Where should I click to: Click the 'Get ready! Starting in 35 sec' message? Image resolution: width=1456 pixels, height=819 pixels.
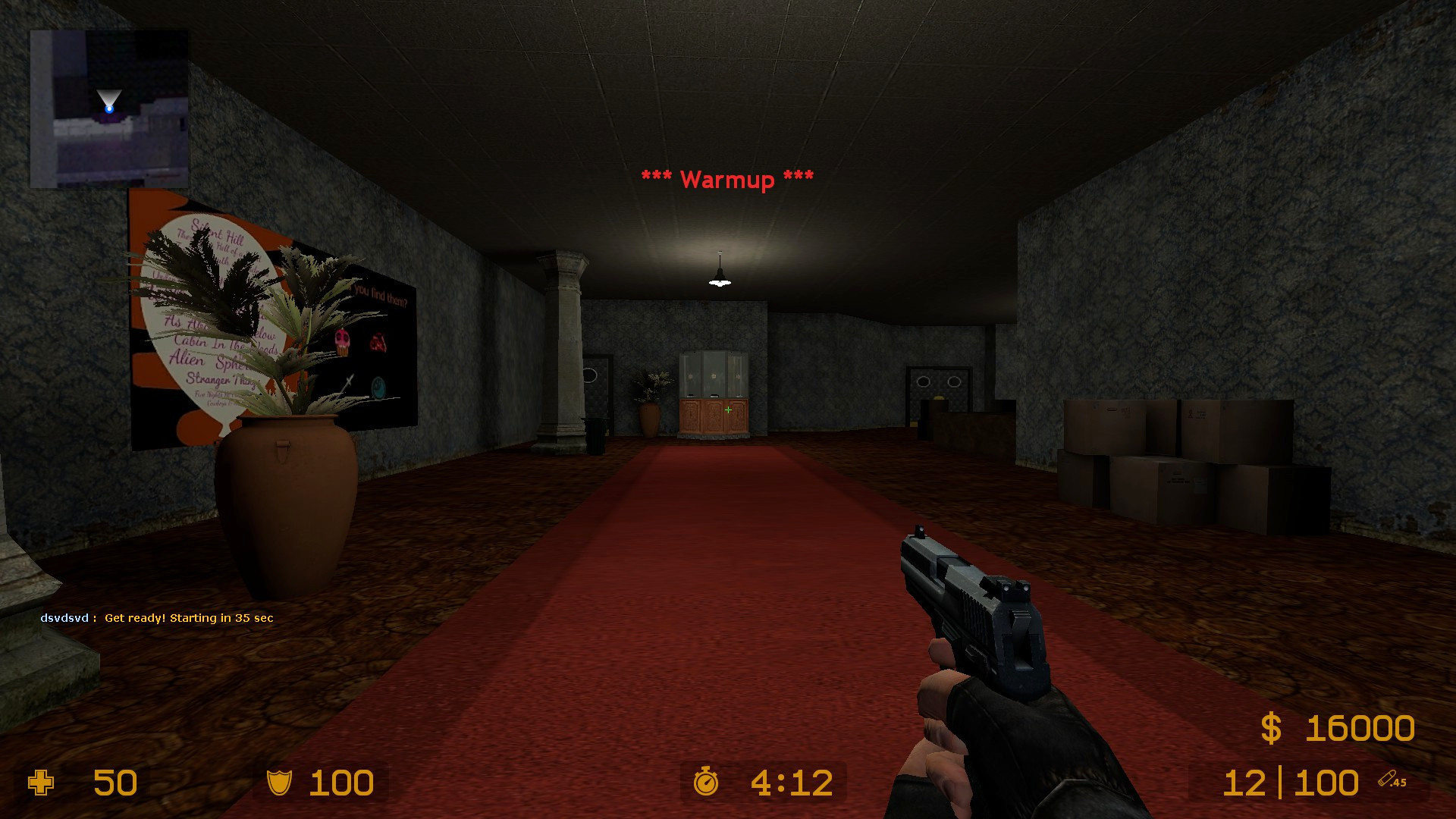coord(189,618)
